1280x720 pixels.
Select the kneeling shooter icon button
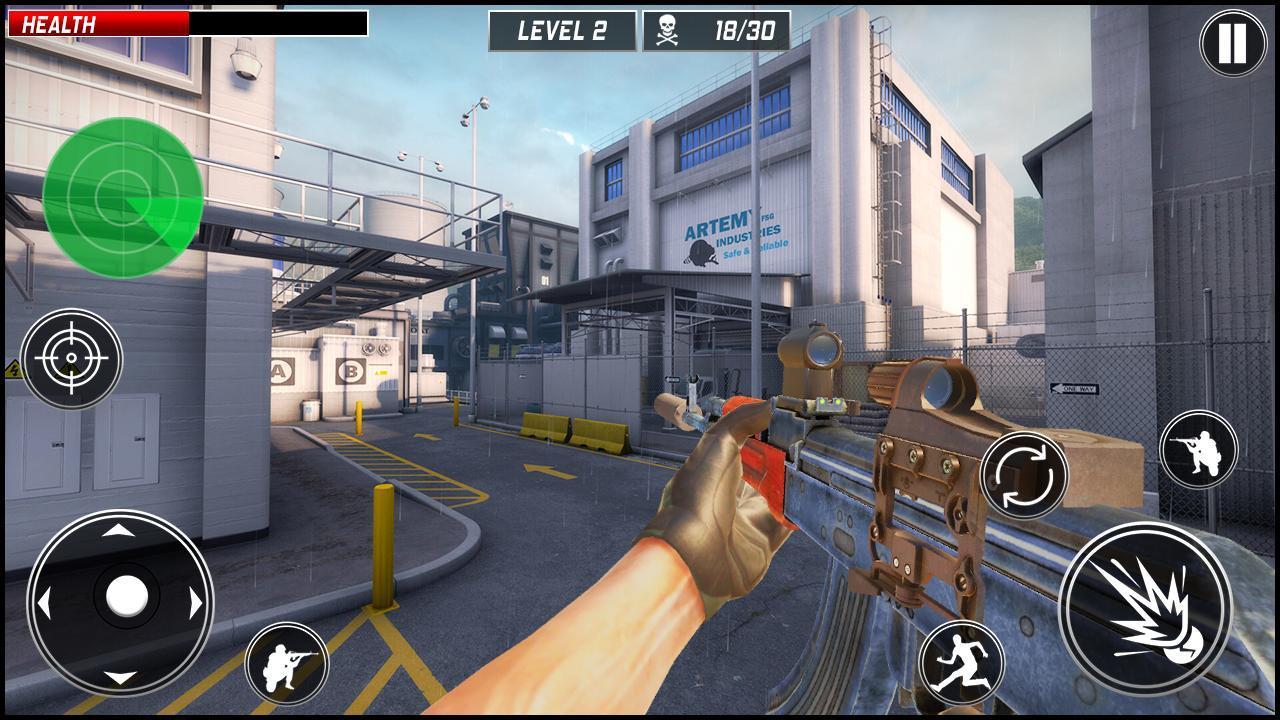tap(1198, 449)
